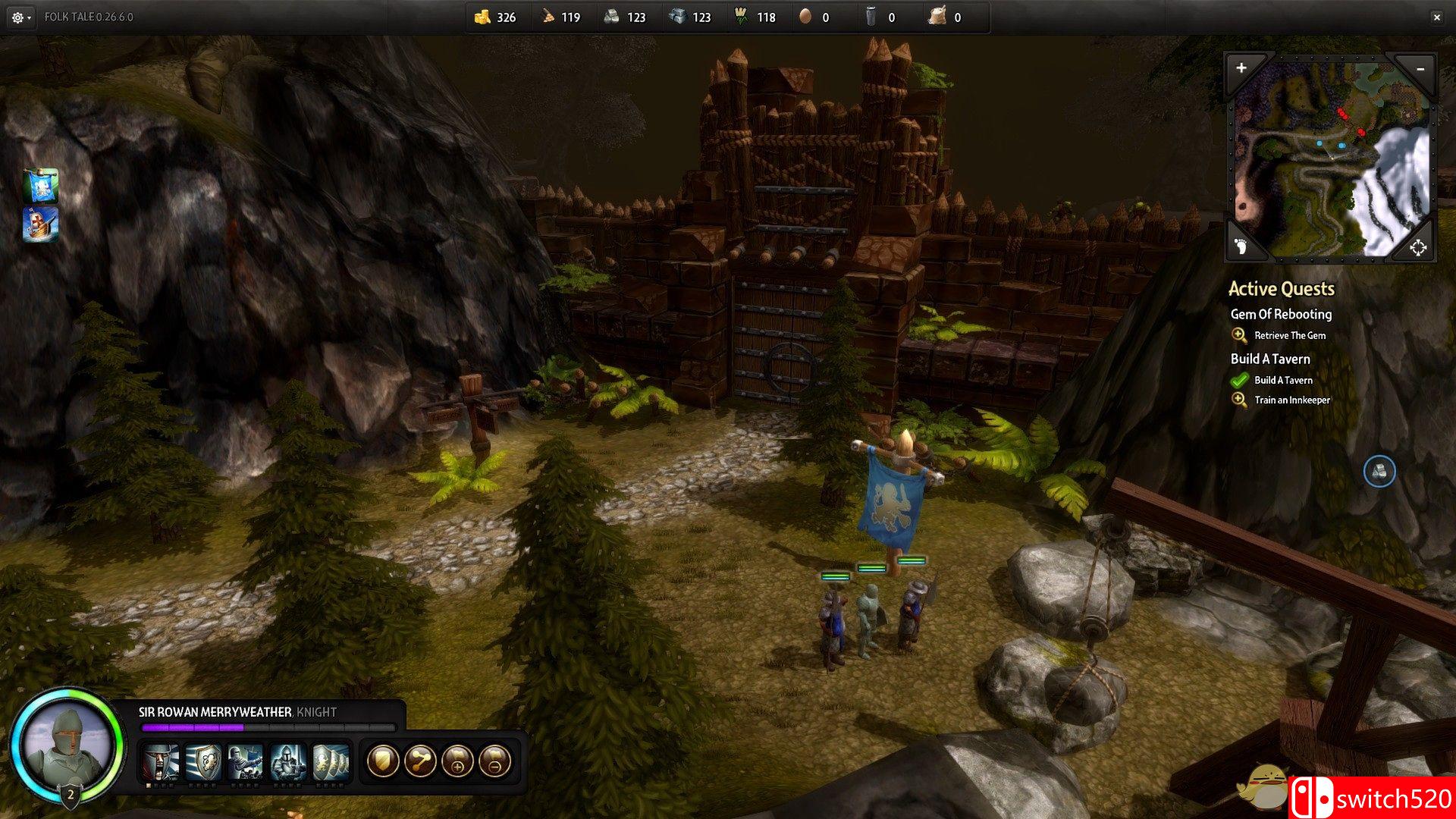The width and height of the screenshot is (1456, 819).
Task: Activate the single lion shield ability
Action: 203,761
